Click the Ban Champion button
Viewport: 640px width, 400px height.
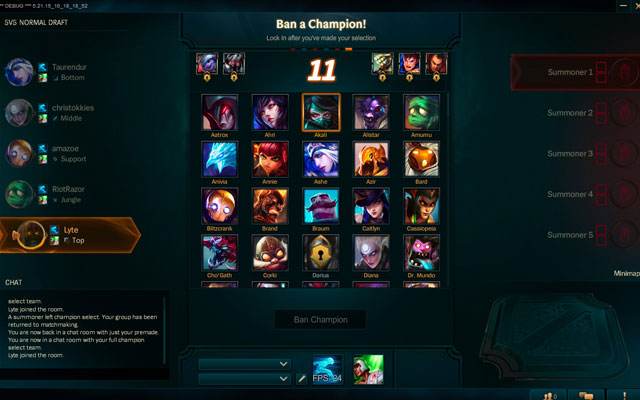coord(320,320)
